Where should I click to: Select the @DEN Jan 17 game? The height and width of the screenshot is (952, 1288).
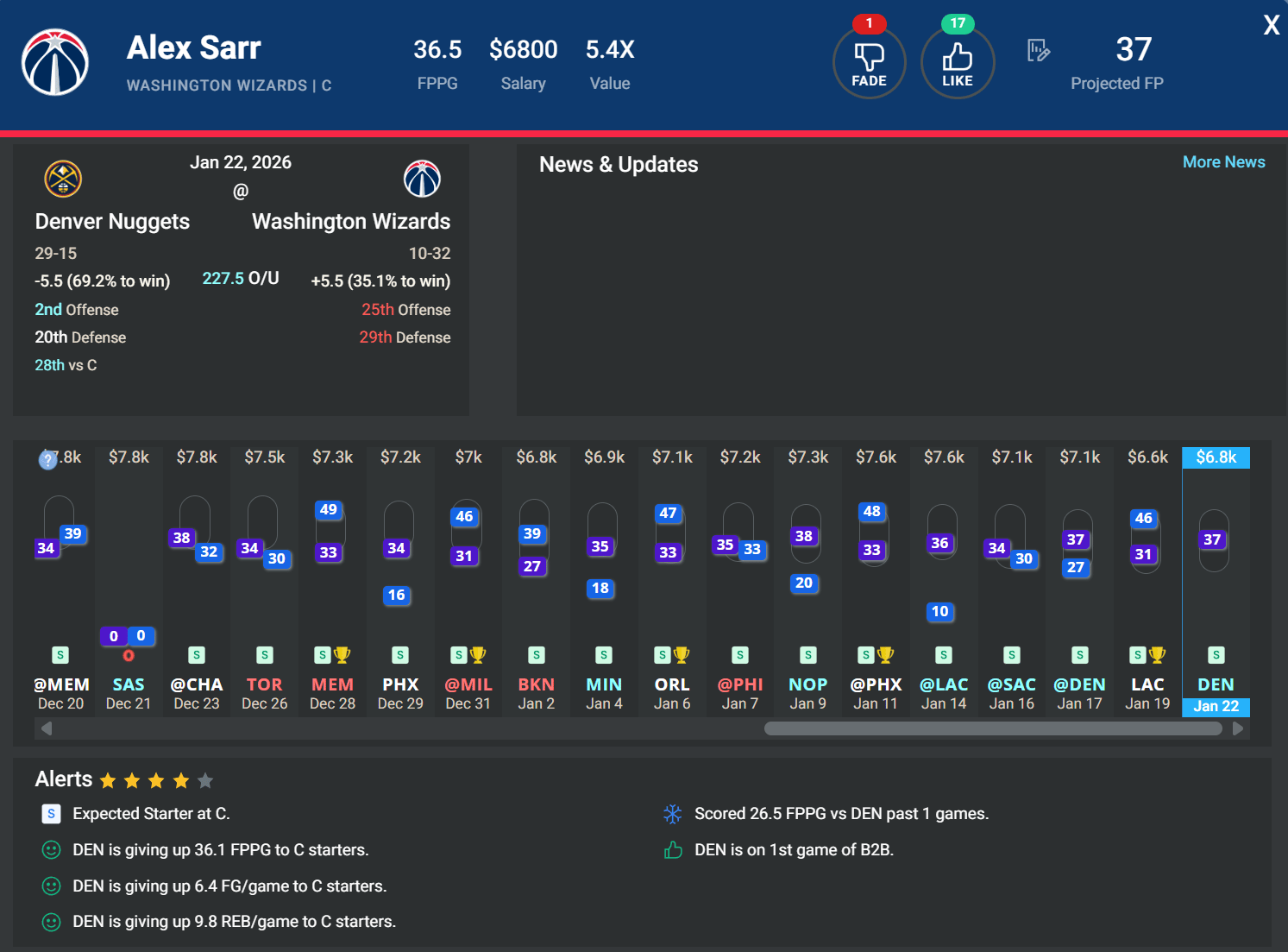click(x=1079, y=694)
